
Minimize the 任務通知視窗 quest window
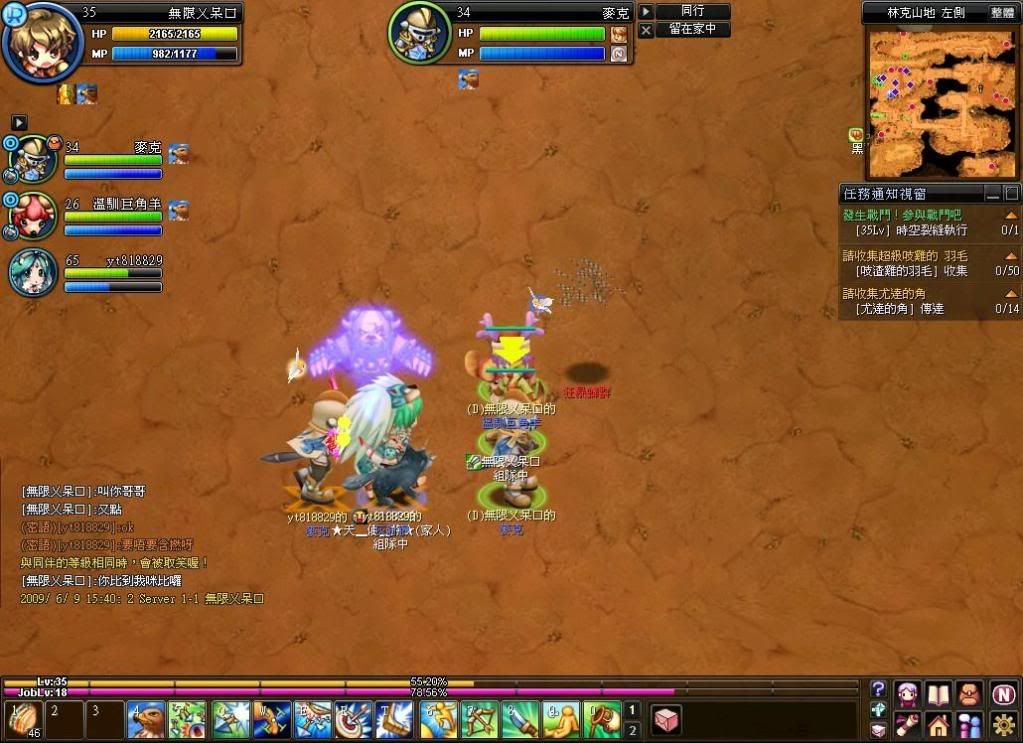[x=992, y=193]
